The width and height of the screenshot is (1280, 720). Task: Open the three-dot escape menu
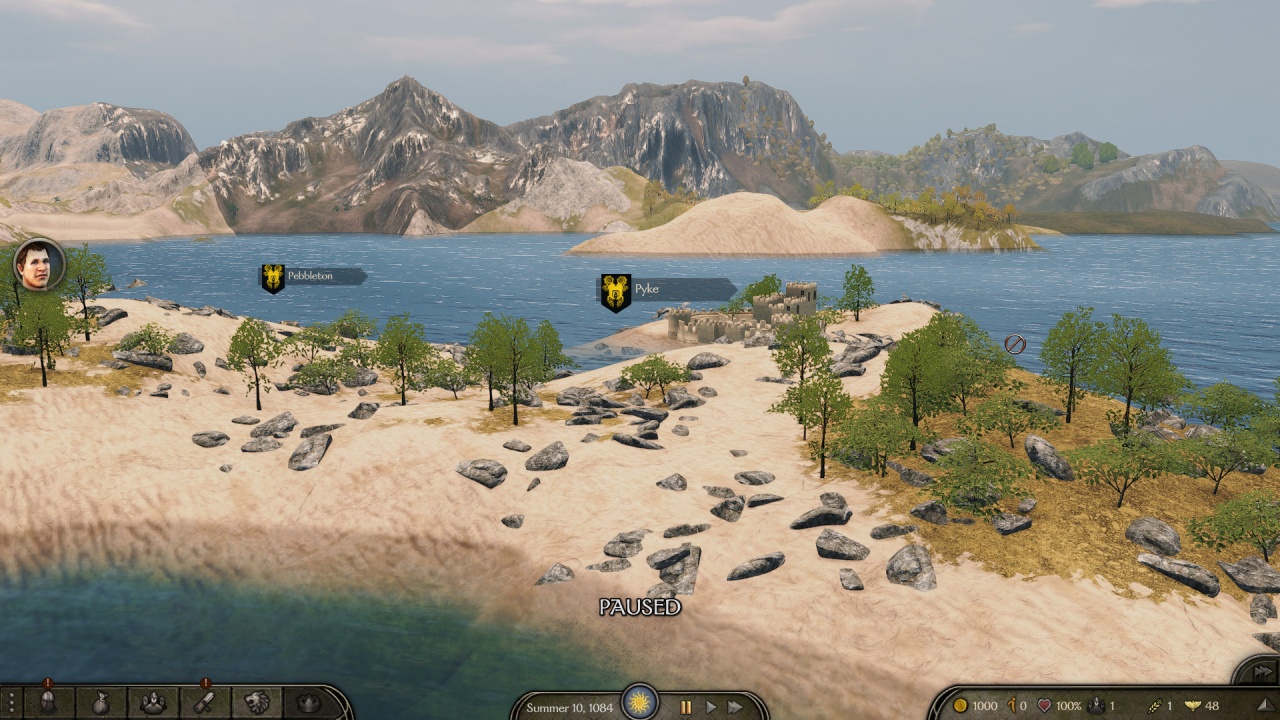11,703
